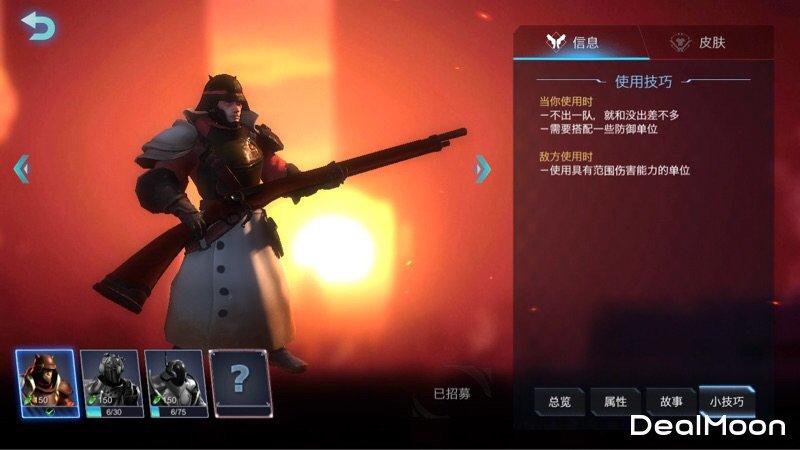Show the next unit with right arrow
Screen dimensions: 800x450
coord(482,169)
